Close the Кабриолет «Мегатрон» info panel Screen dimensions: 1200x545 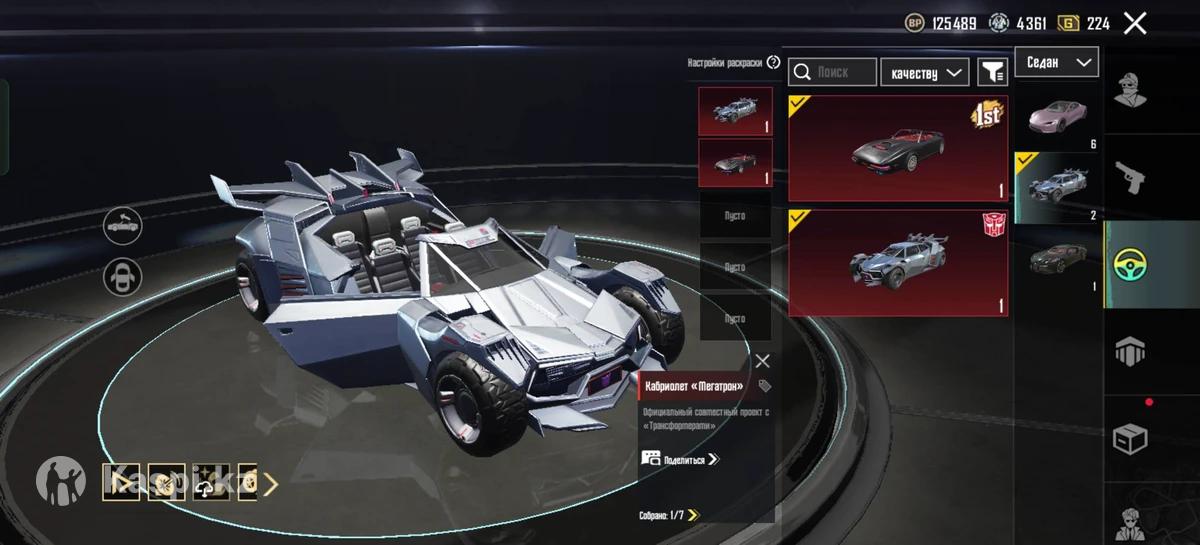point(762,361)
